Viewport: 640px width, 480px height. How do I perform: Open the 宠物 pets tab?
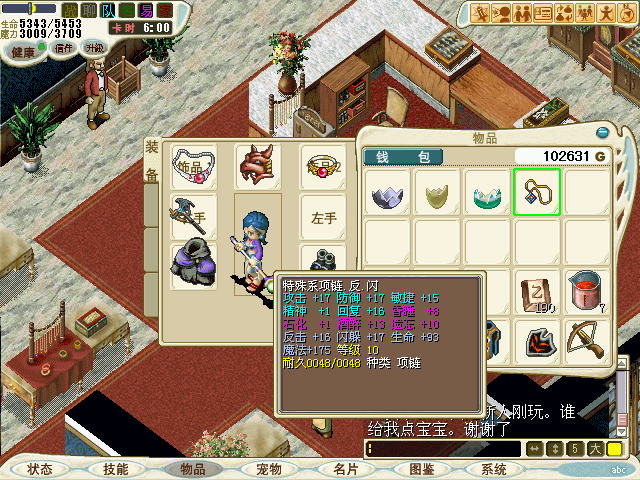[268, 469]
